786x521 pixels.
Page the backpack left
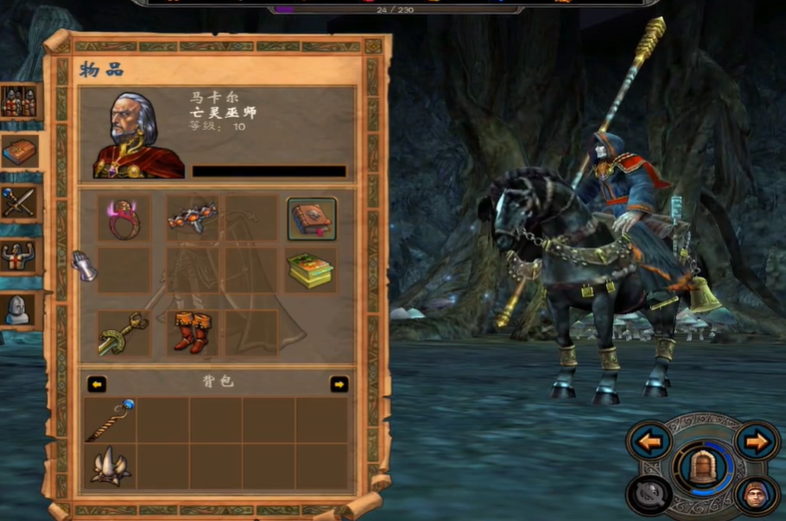tap(97, 384)
